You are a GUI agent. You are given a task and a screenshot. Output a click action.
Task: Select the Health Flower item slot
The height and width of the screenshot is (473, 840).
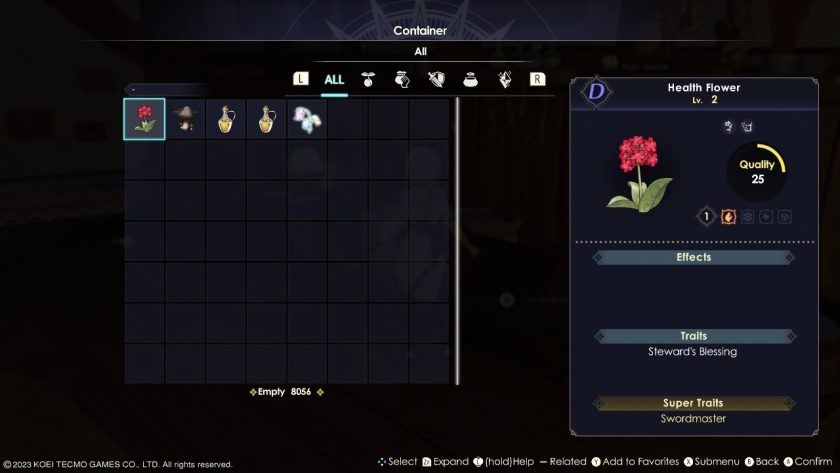click(x=145, y=119)
